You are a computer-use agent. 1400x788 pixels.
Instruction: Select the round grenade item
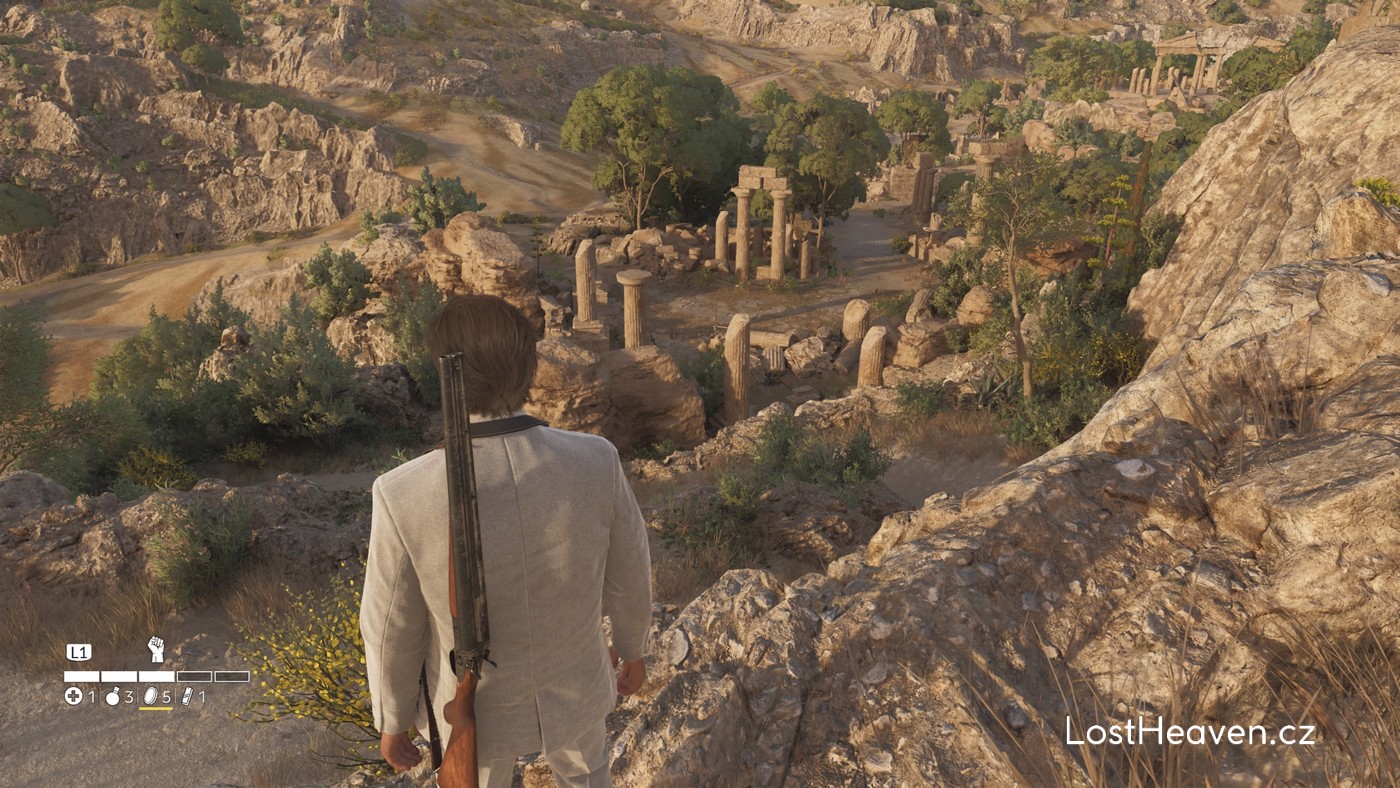(x=112, y=696)
